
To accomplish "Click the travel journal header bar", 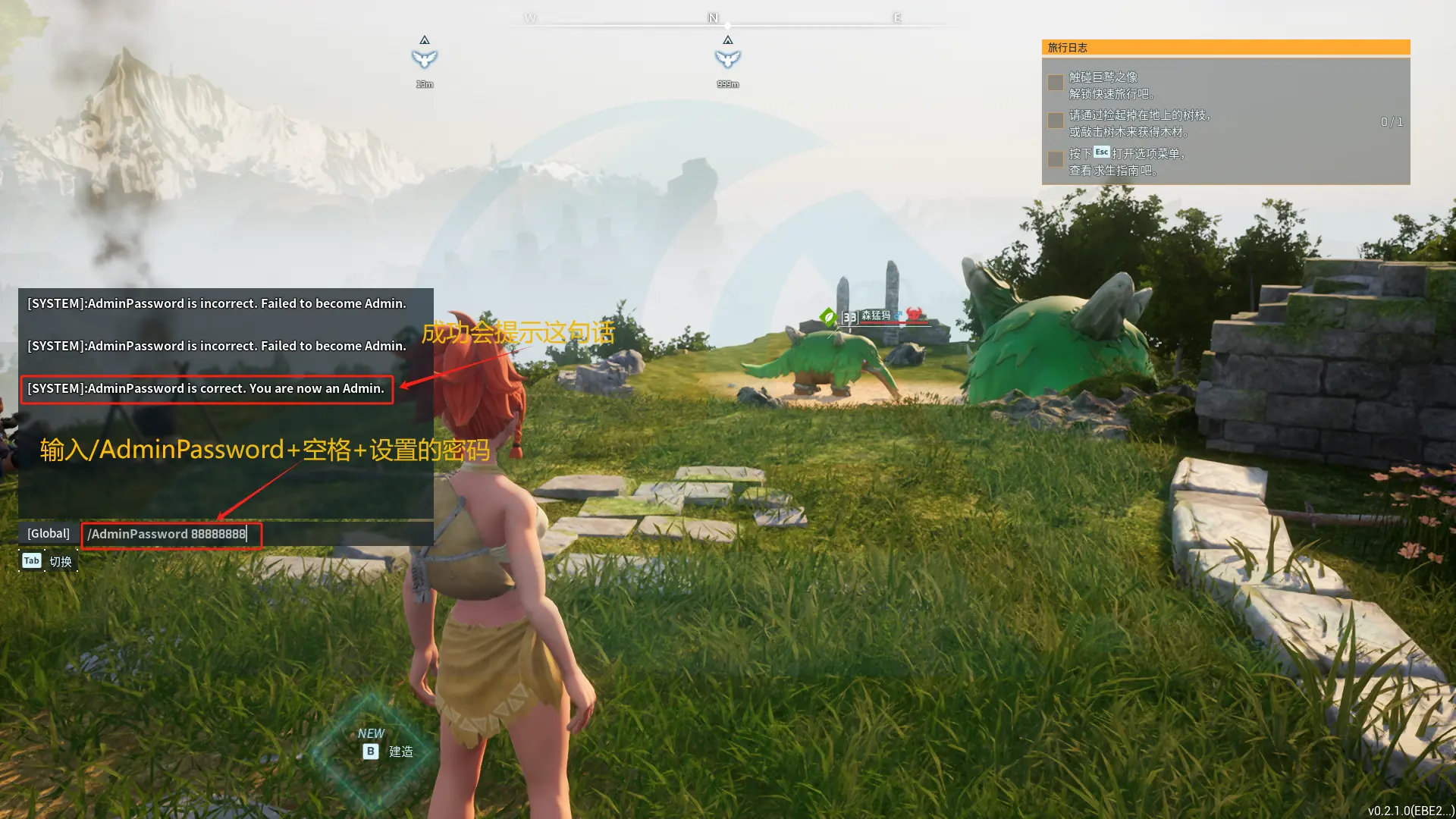I will coord(1225,48).
